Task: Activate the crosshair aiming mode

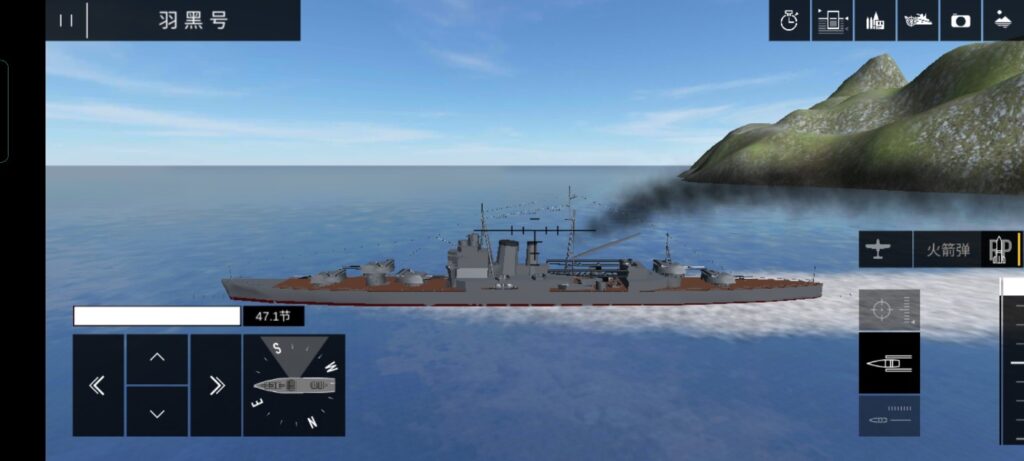Action: point(888,310)
